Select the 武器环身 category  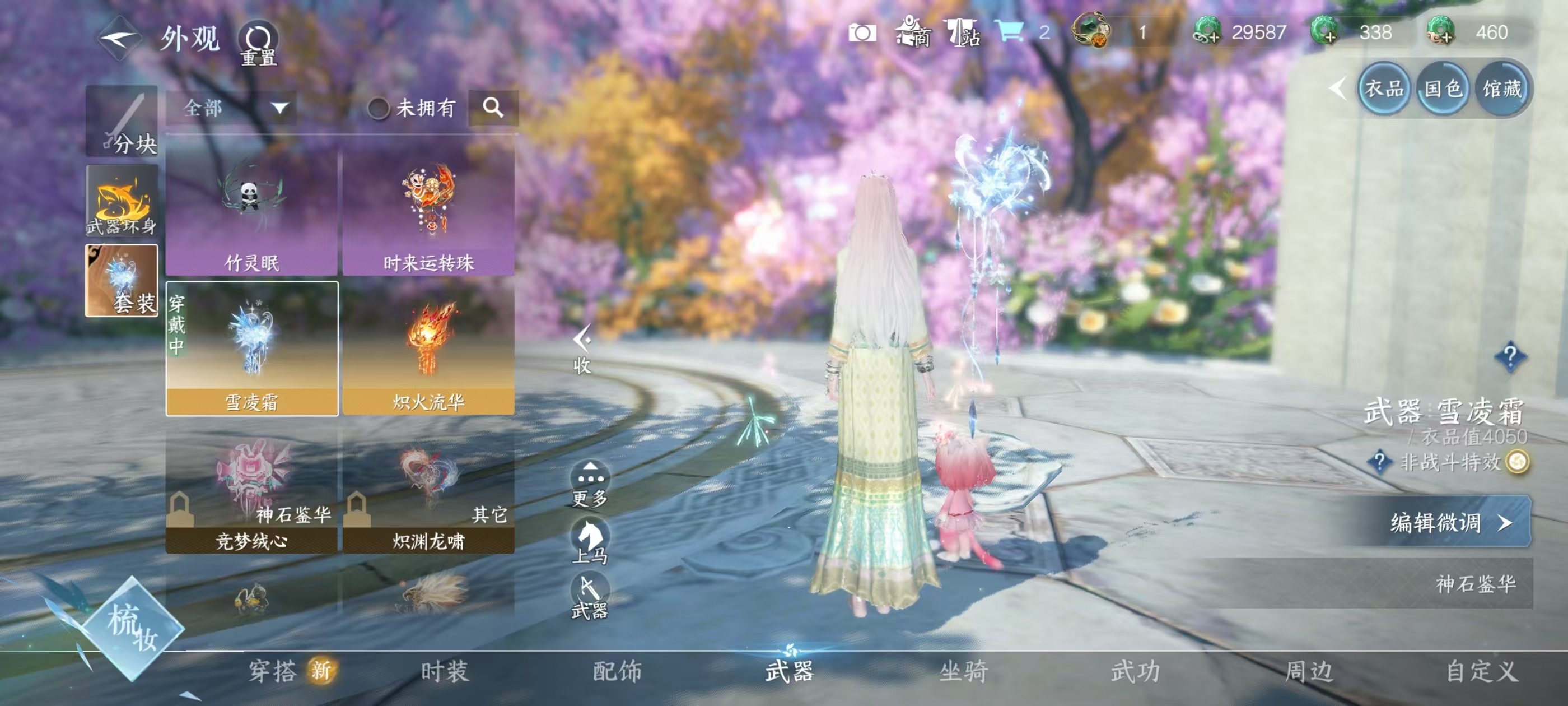pos(122,202)
